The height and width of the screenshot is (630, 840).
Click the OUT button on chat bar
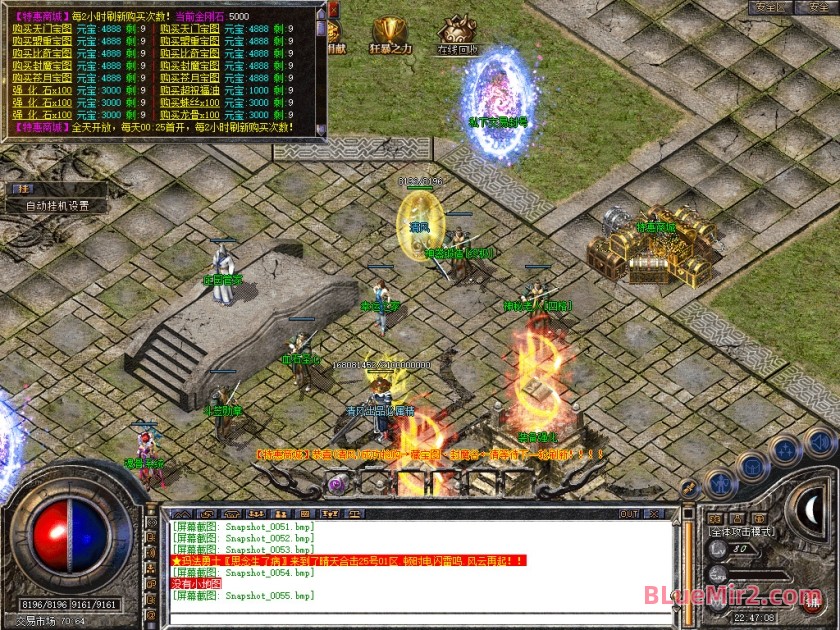[629, 514]
